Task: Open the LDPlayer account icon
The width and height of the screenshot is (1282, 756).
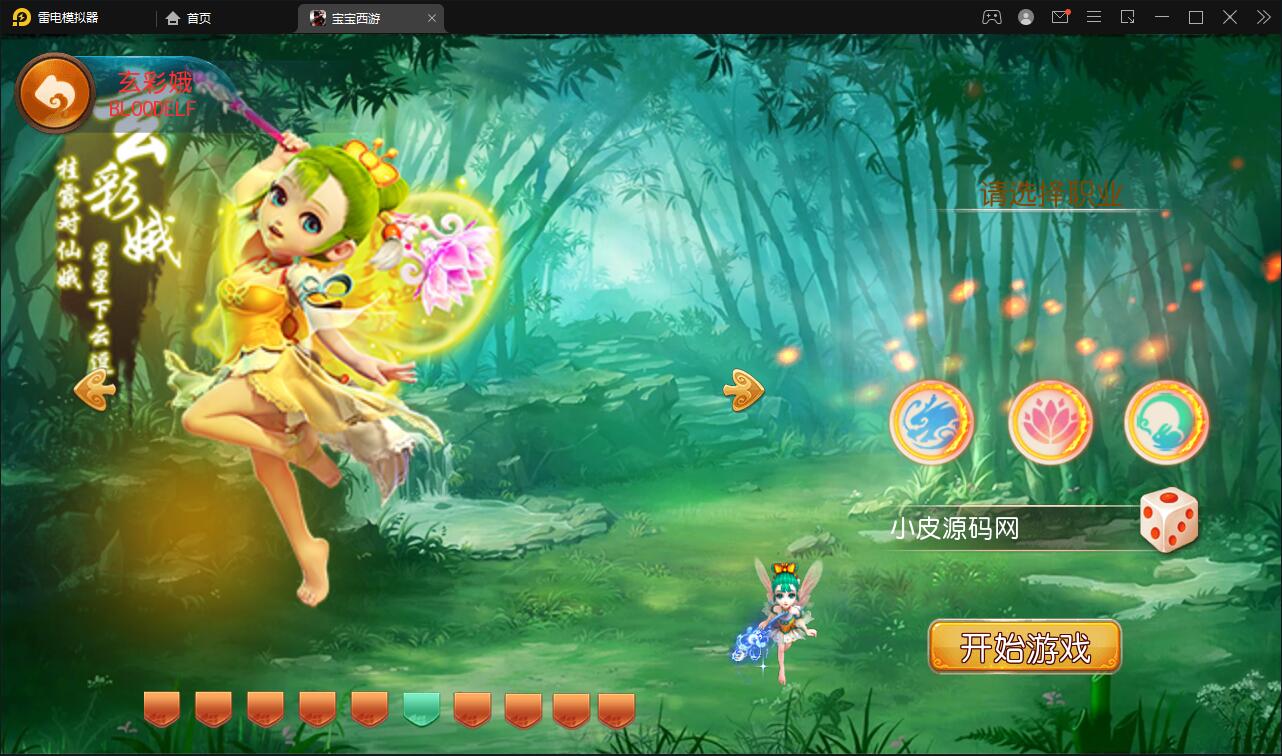Action: [x=1026, y=17]
